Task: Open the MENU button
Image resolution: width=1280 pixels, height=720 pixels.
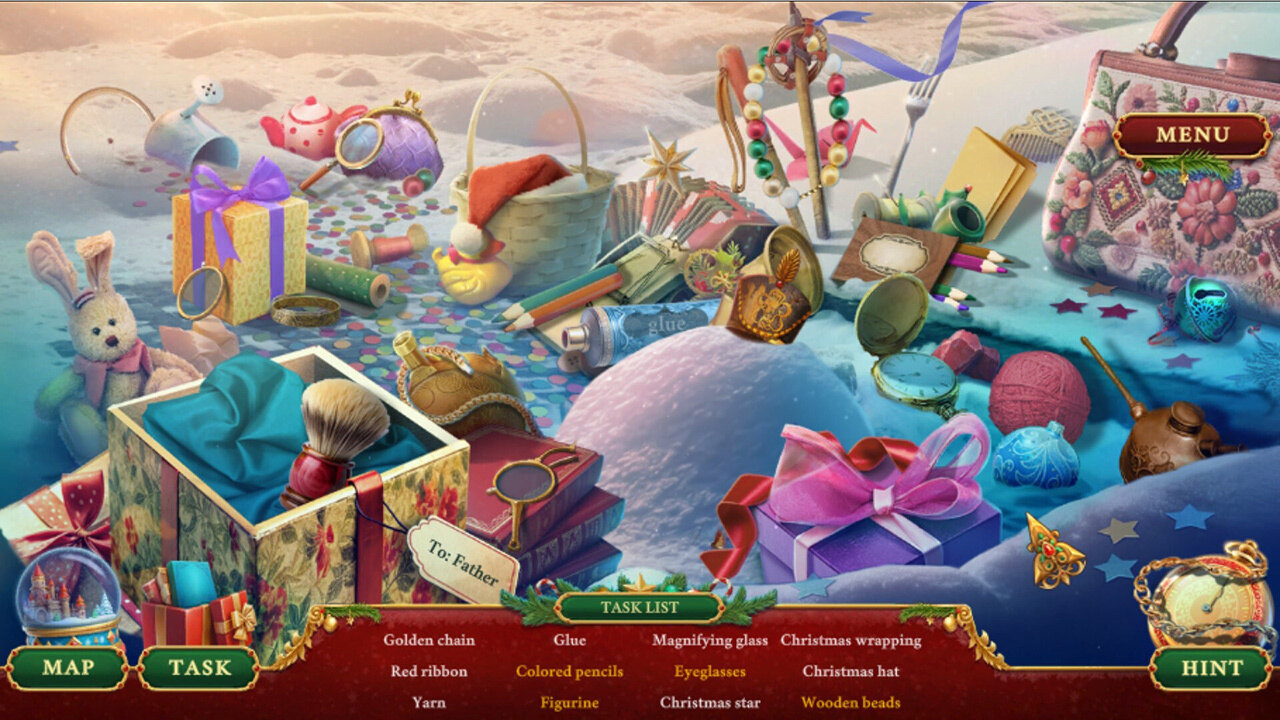Action: point(1192,135)
